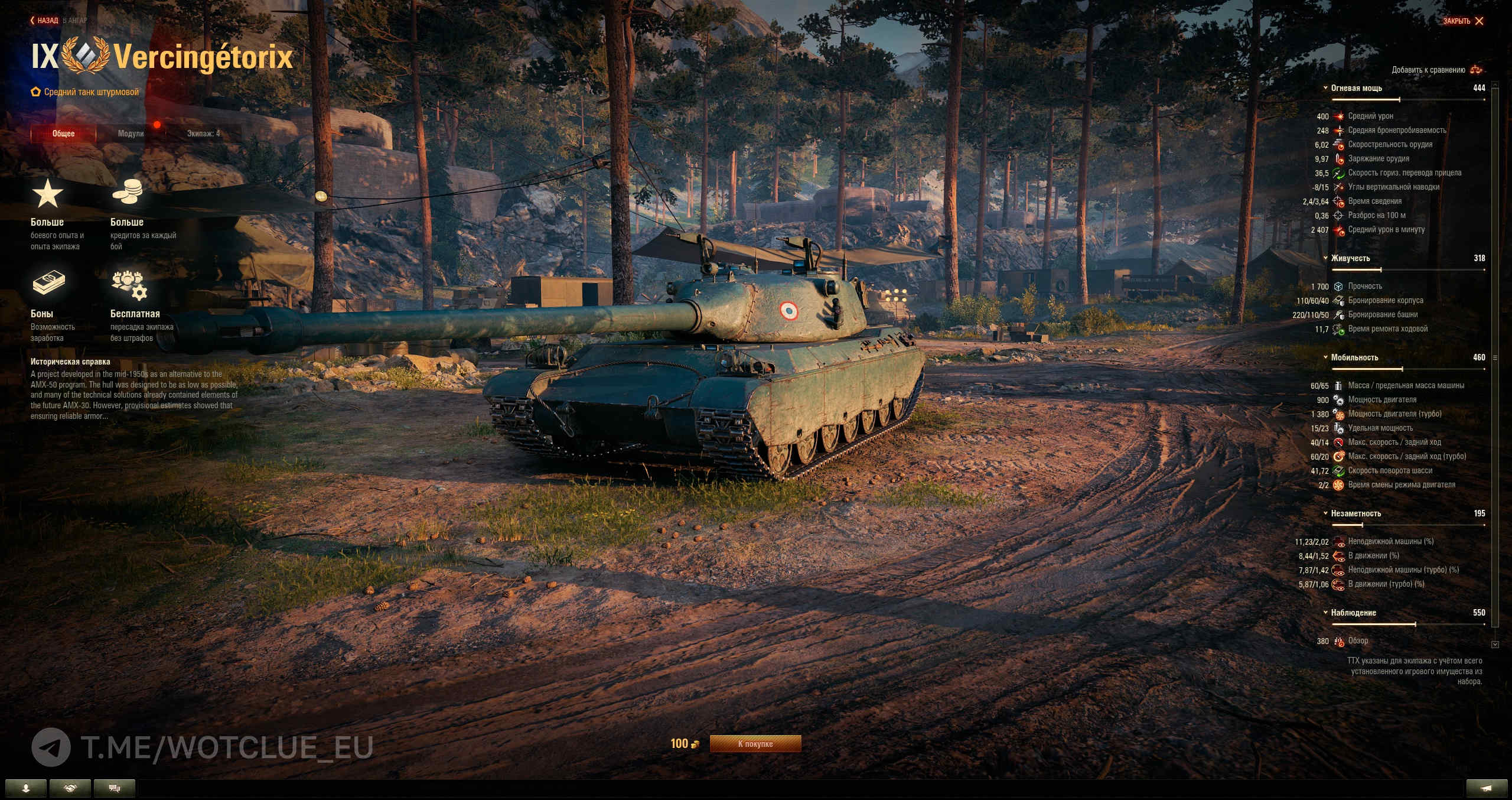Collapse the Огневая мощь stats section
Viewport: 1512px width, 800px height.
coord(1356,88)
